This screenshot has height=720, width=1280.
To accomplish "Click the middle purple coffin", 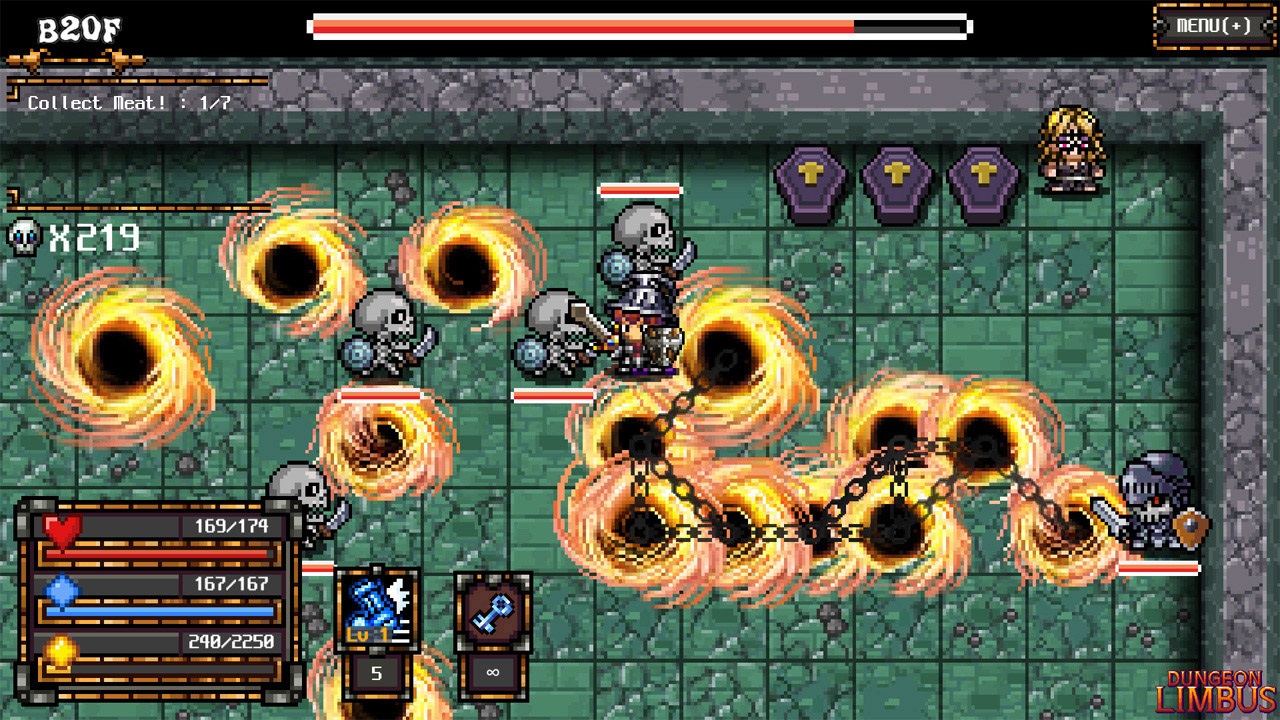I will 895,182.
